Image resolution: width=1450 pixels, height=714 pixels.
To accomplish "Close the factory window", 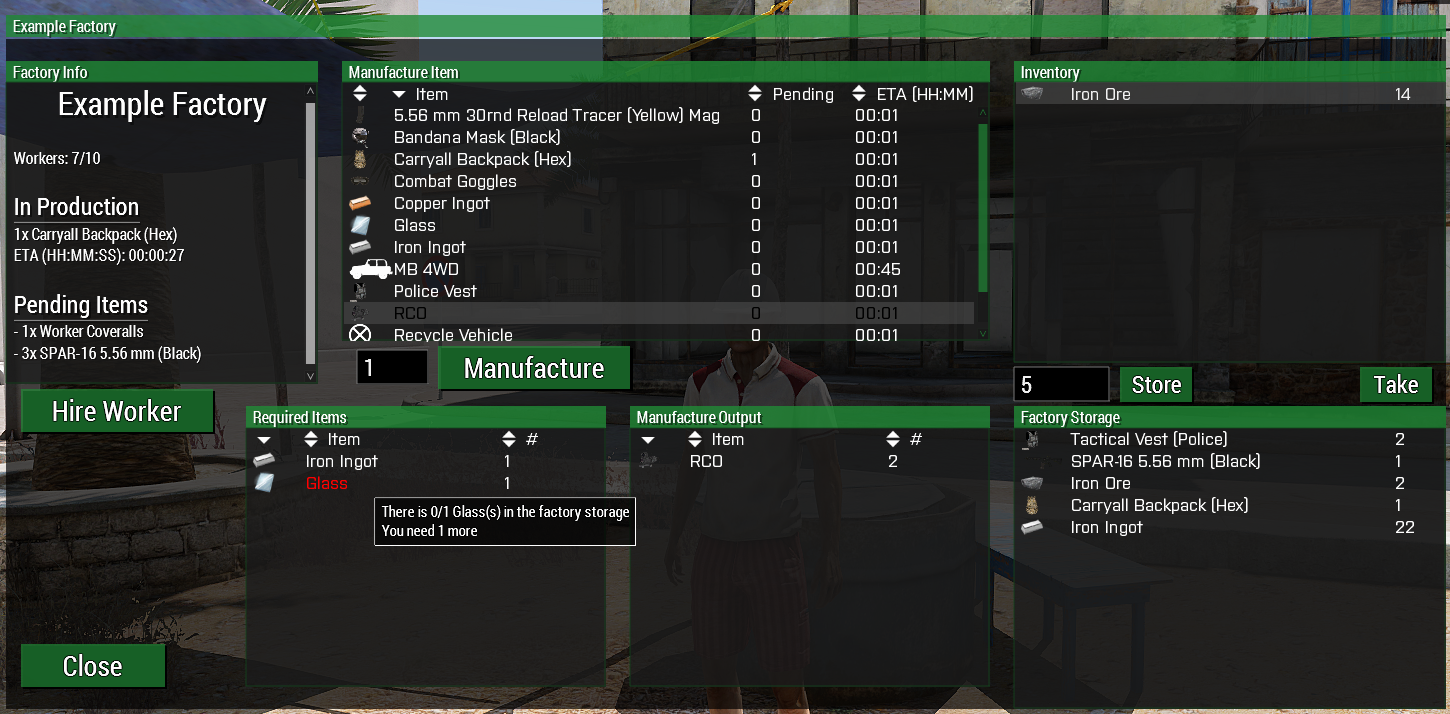I will [93, 666].
